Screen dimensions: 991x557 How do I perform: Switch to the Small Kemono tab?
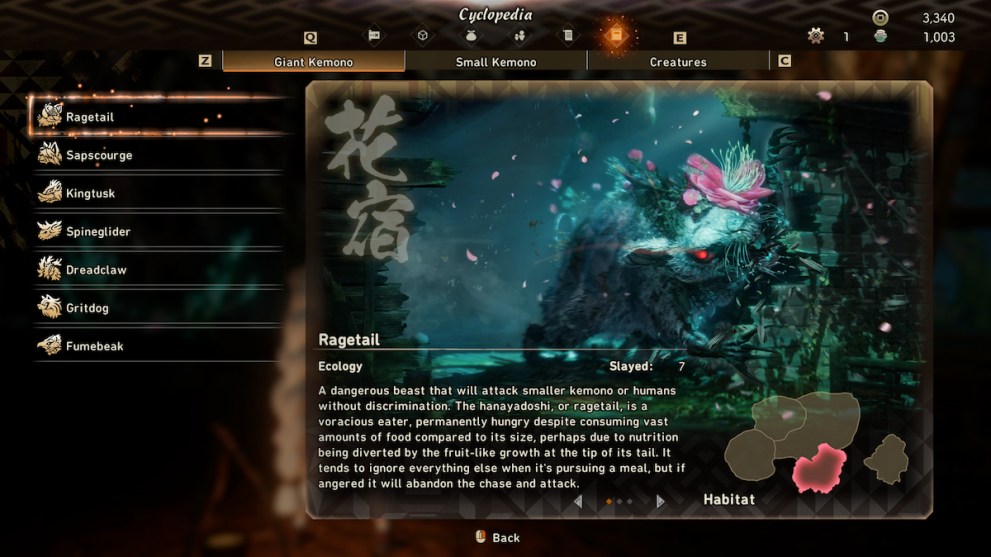(x=496, y=62)
